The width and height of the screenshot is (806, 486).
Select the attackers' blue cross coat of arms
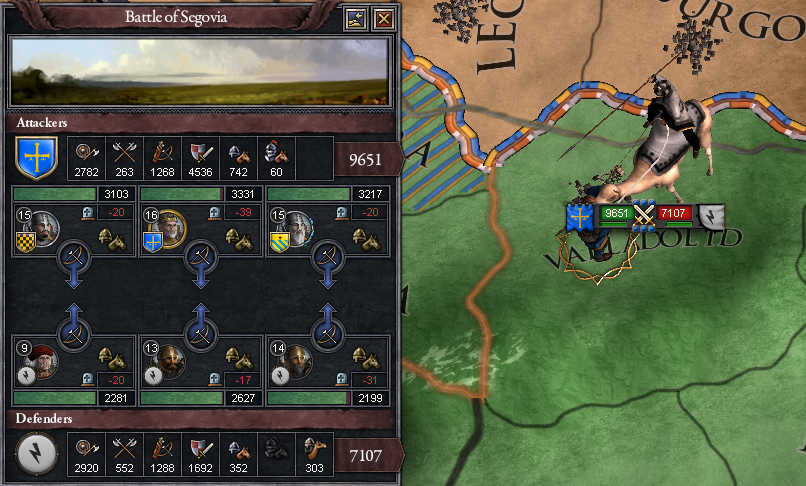click(x=37, y=158)
